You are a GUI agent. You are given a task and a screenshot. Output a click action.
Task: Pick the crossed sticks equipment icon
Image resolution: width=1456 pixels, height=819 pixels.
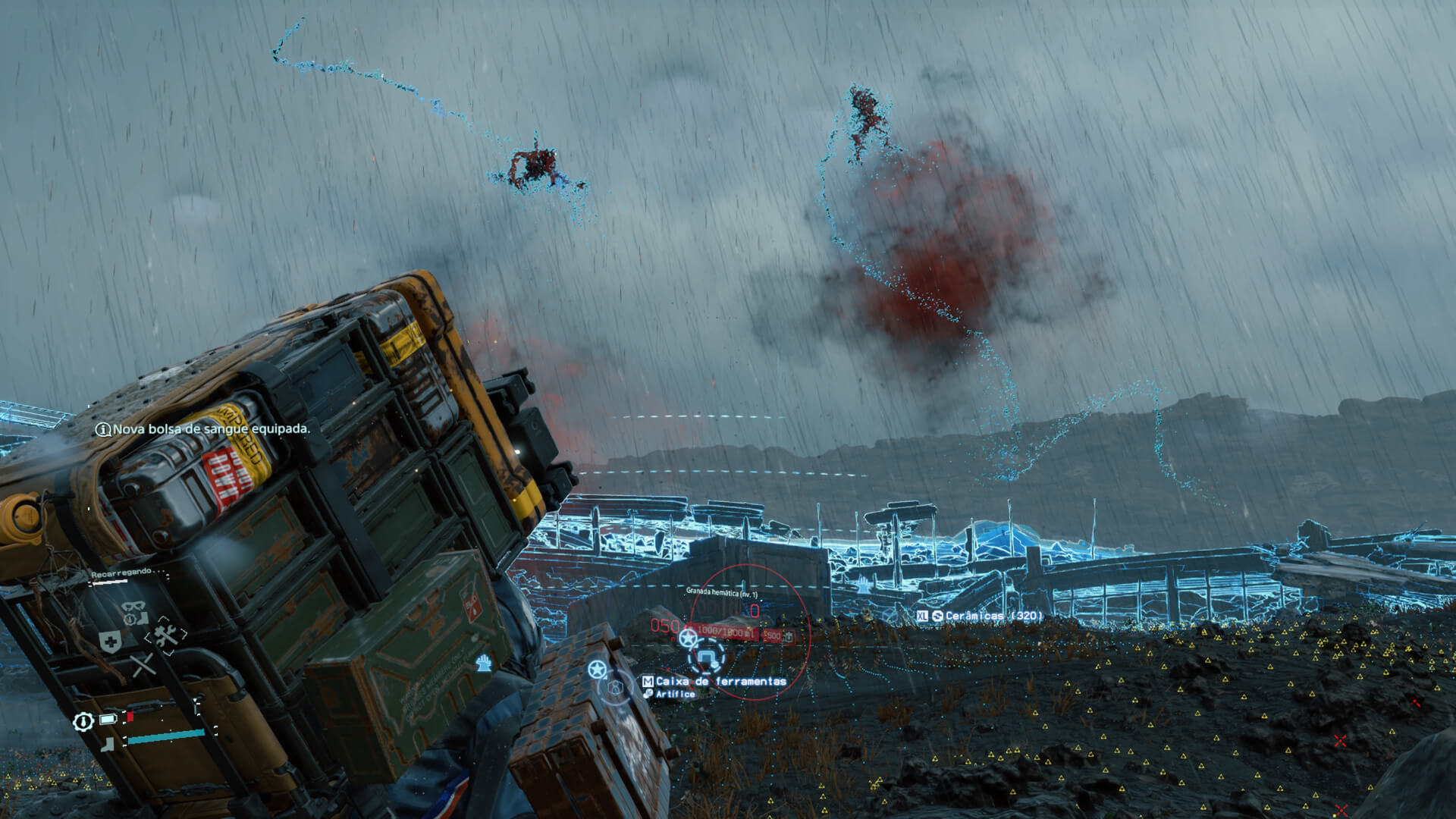tap(142, 667)
